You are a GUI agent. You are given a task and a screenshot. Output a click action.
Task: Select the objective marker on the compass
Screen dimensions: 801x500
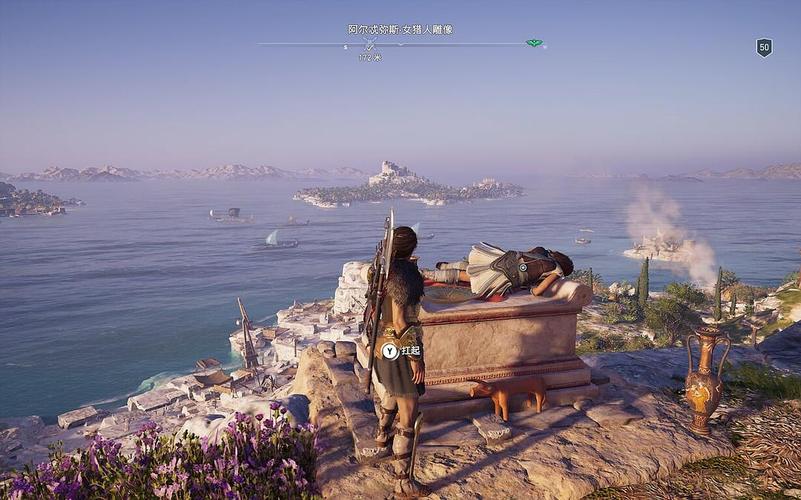369,45
